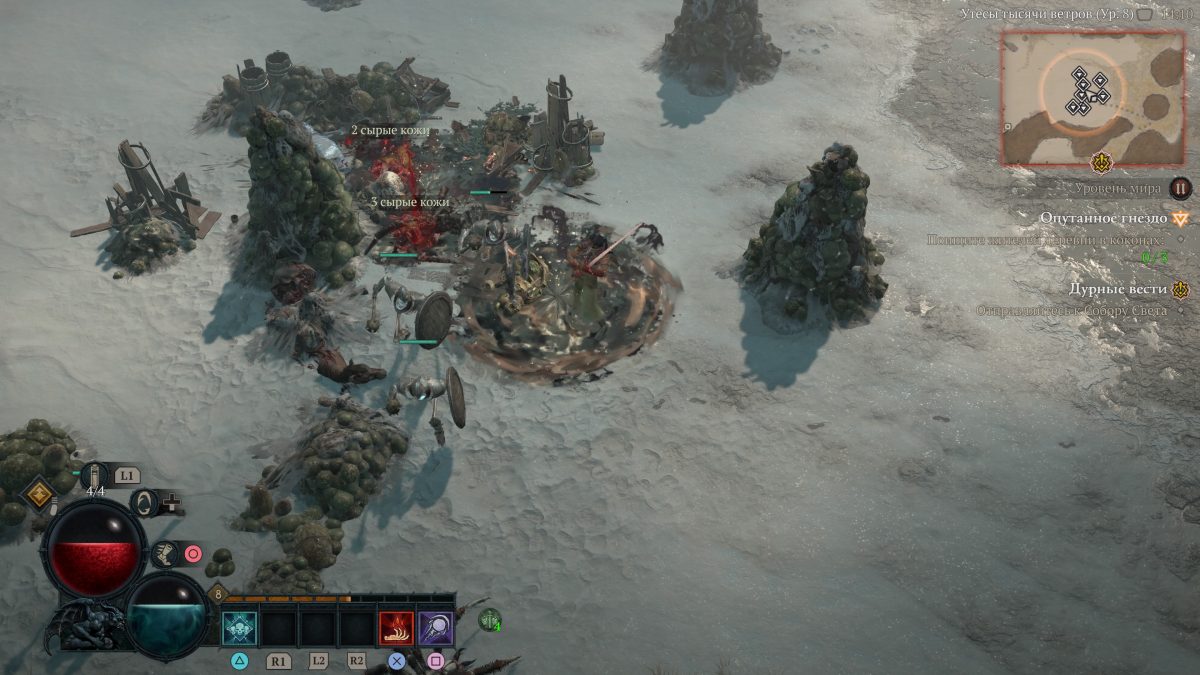Image resolution: width=1200 pixels, height=675 pixels.
Task: Select the boot evade ability icon
Action: point(166,553)
